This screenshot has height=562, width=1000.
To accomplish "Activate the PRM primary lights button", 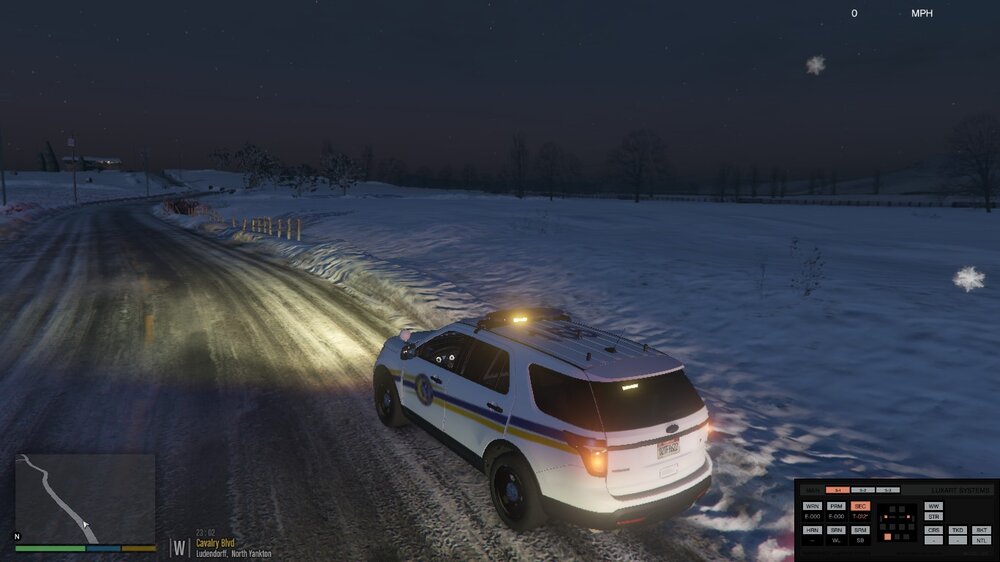I will point(837,506).
